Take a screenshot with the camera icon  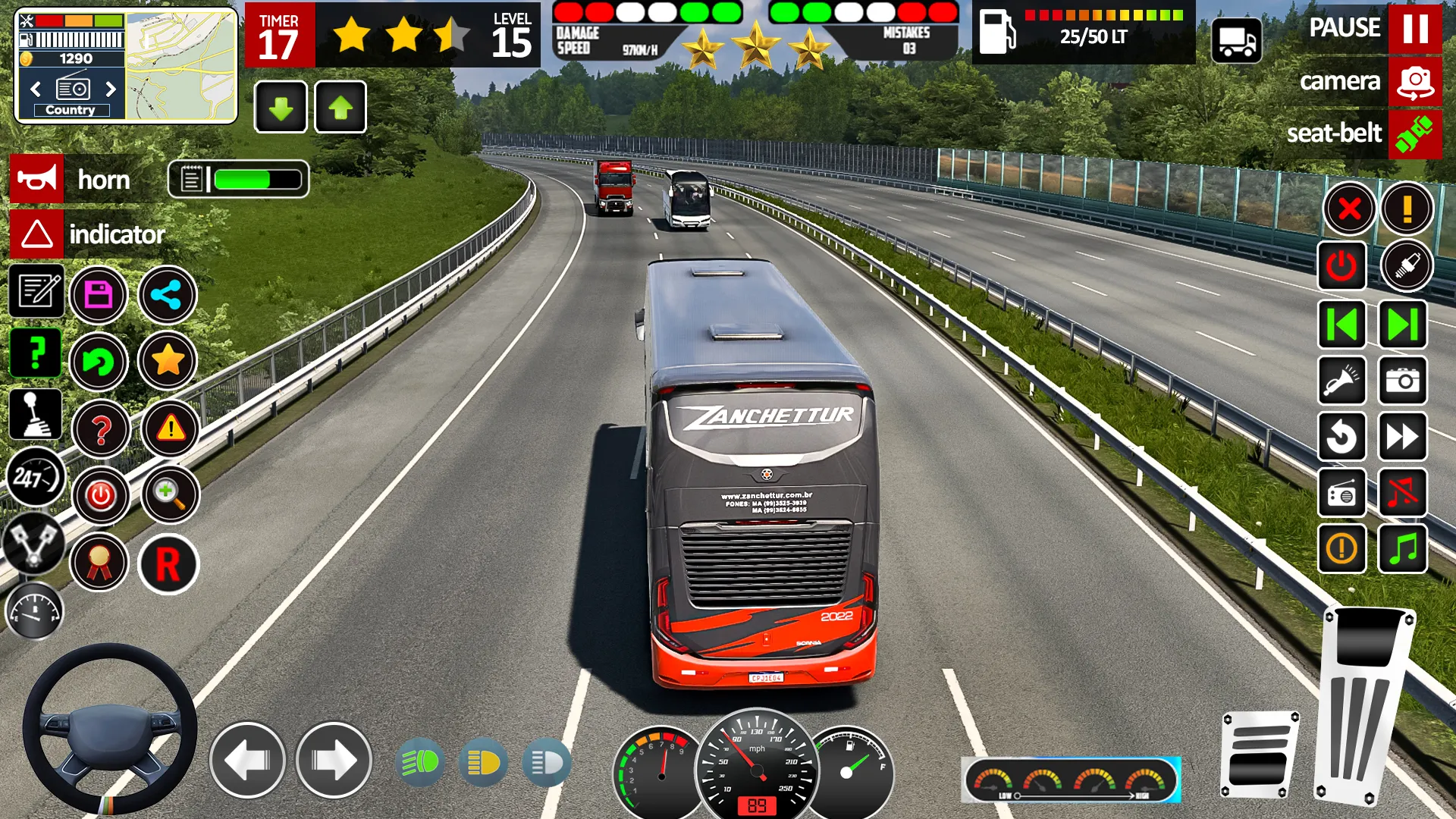tap(1402, 380)
